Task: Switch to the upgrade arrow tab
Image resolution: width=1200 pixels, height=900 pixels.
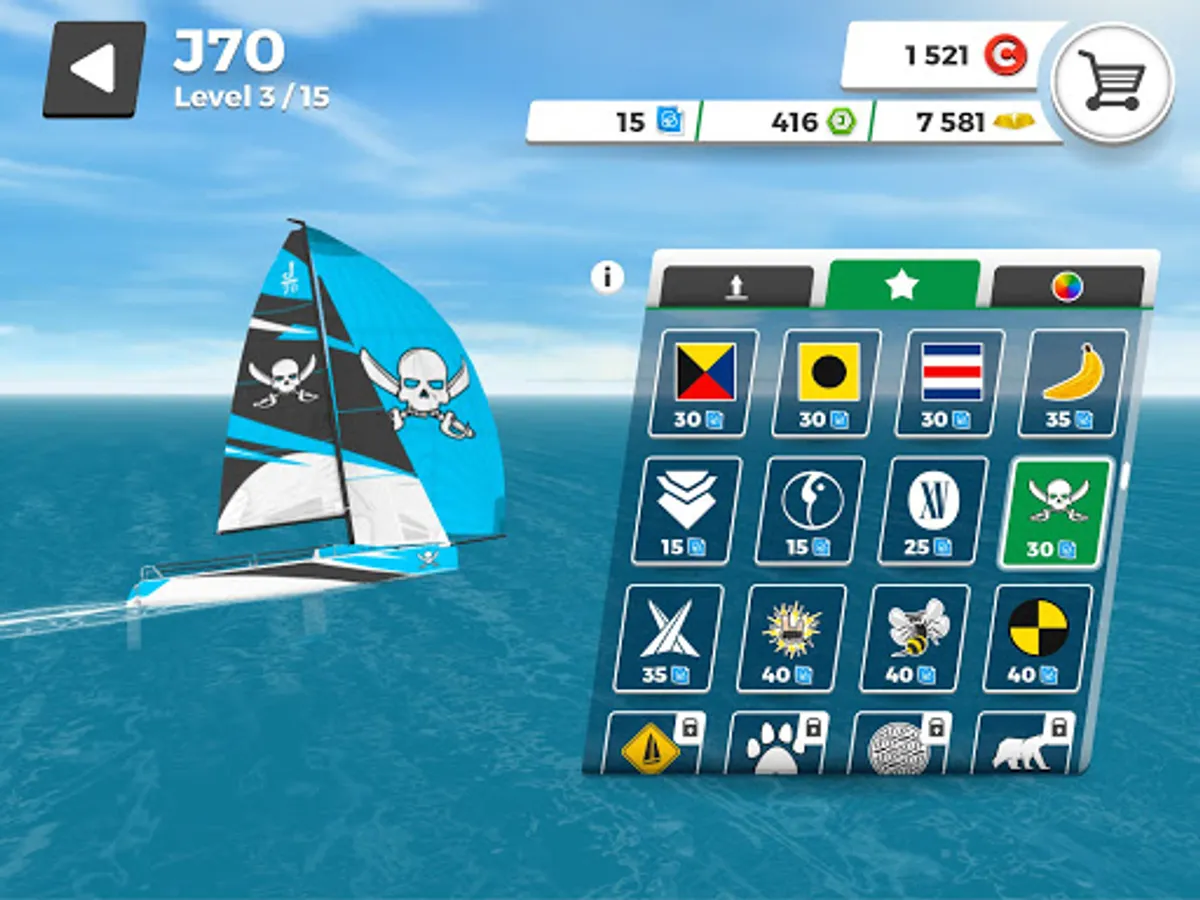Action: 736,287
